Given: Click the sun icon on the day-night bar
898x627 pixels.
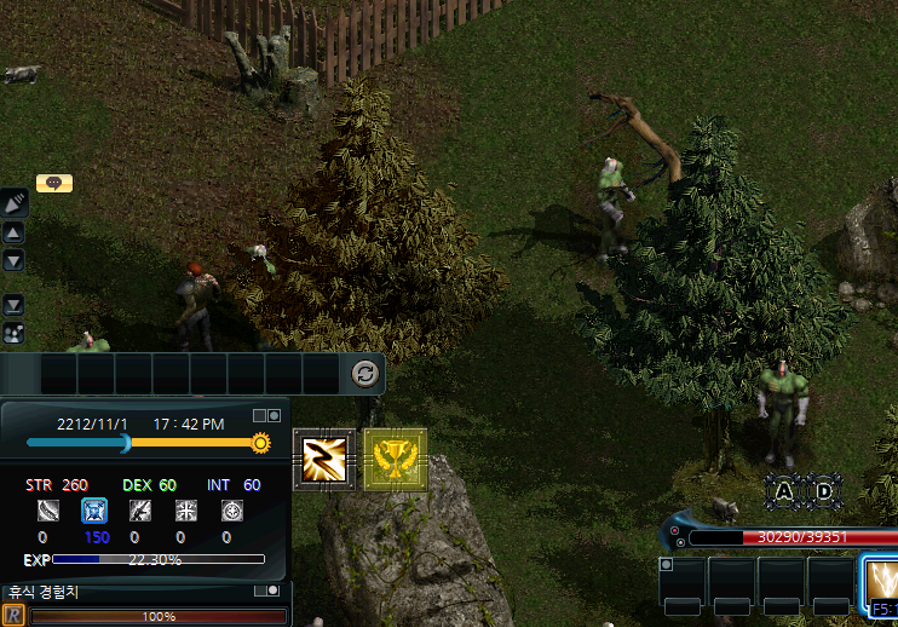Looking at the screenshot, I should (261, 442).
